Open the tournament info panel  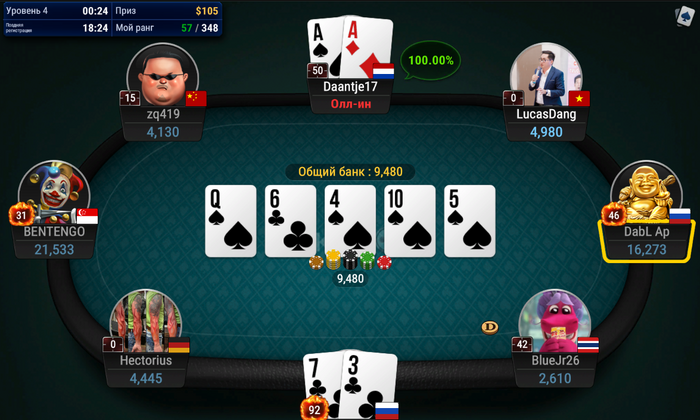click(x=112, y=19)
